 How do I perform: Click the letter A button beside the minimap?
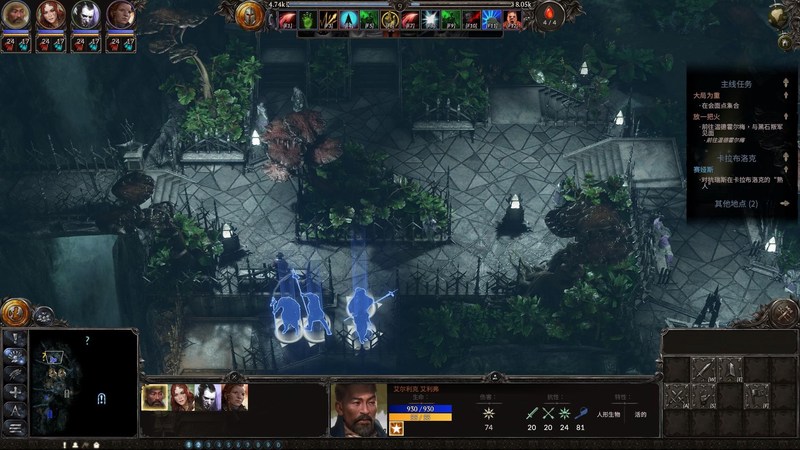point(17,409)
